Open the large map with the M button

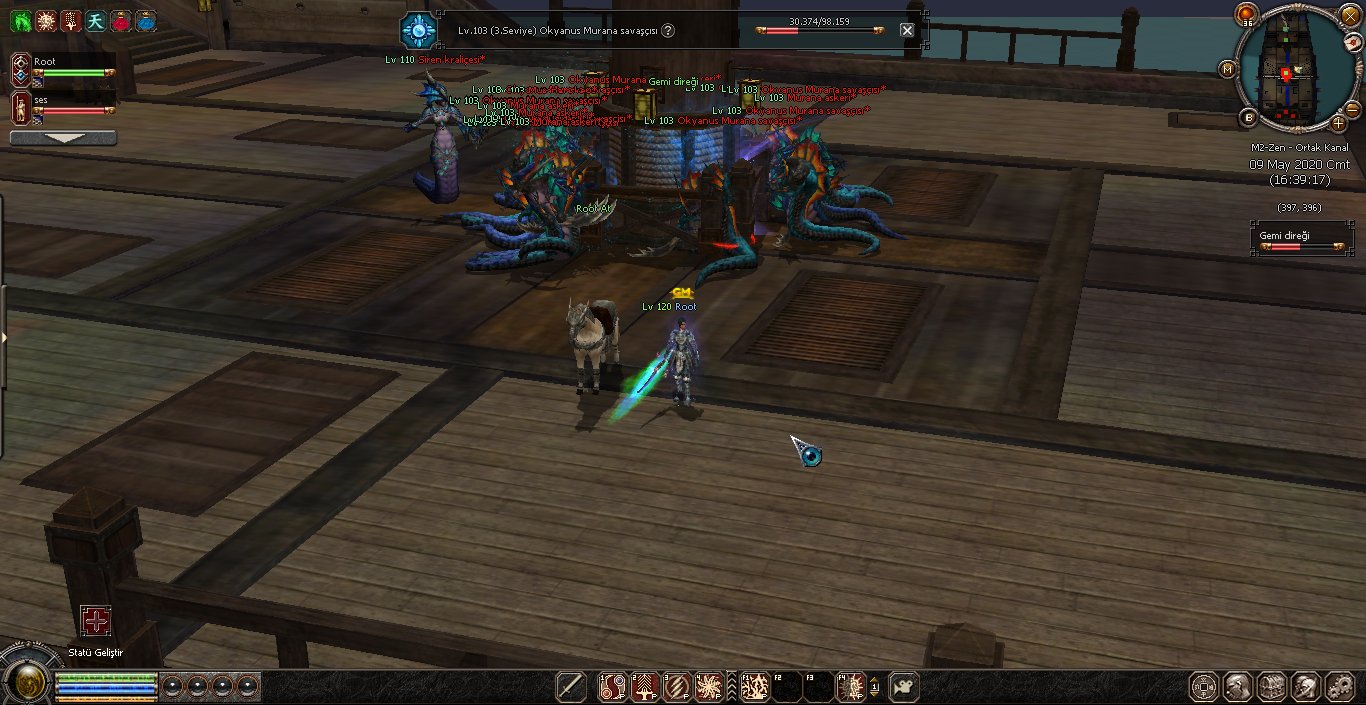(1227, 69)
